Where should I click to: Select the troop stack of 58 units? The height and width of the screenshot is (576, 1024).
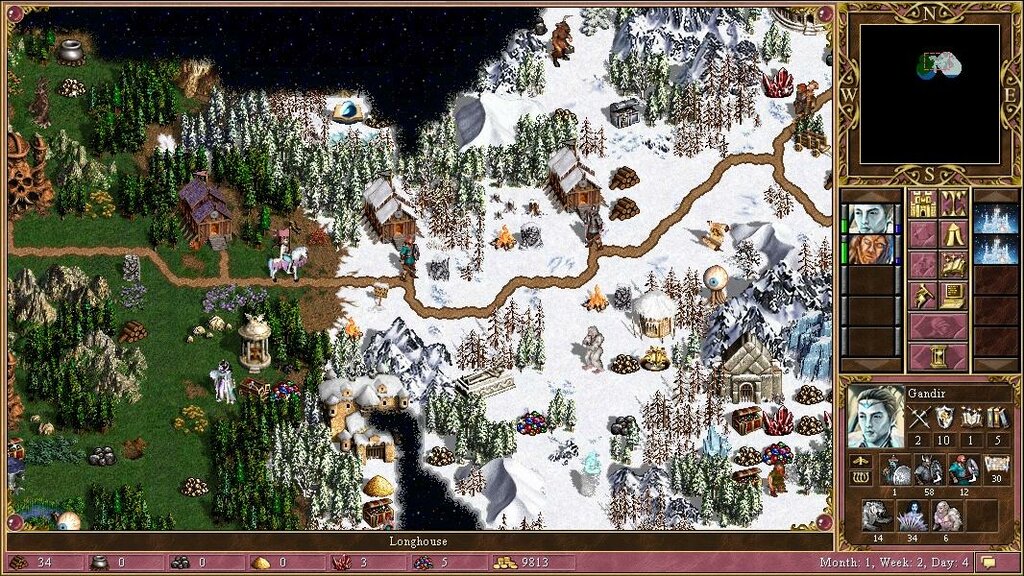(x=931, y=469)
